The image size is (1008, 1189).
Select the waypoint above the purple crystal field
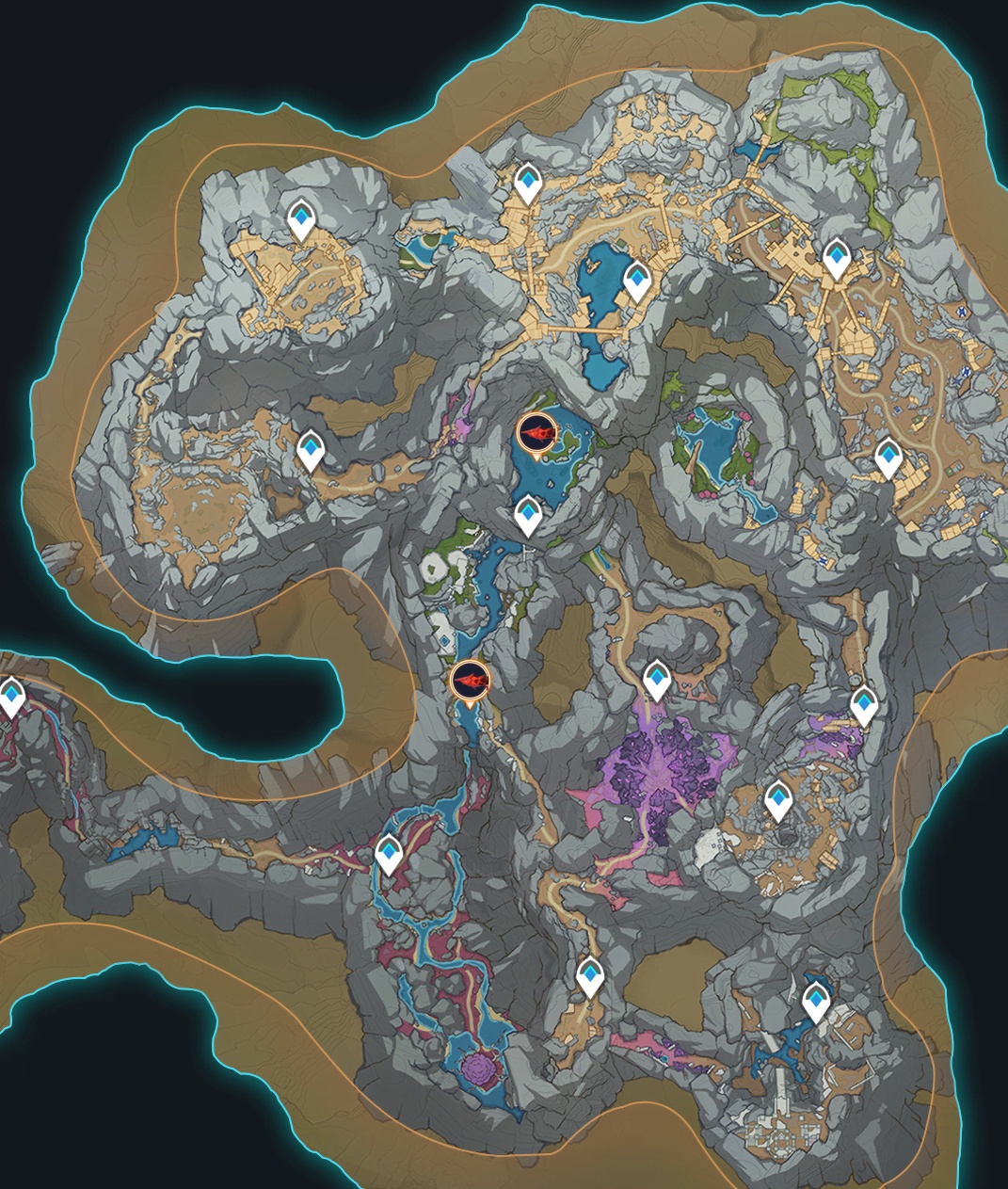pyautogui.click(x=656, y=680)
